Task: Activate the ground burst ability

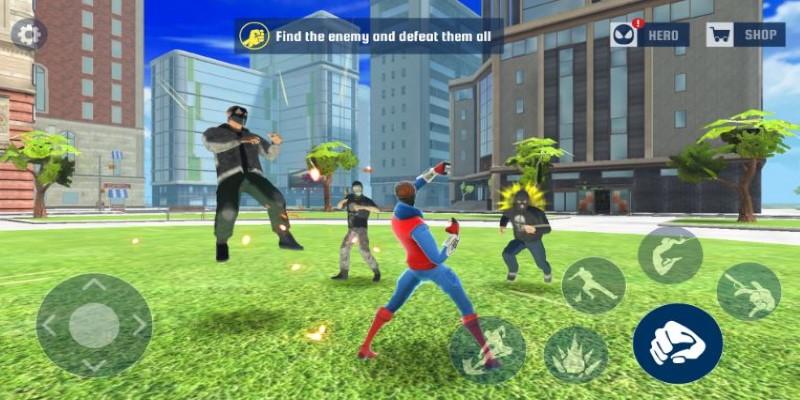Action: coord(576,355)
